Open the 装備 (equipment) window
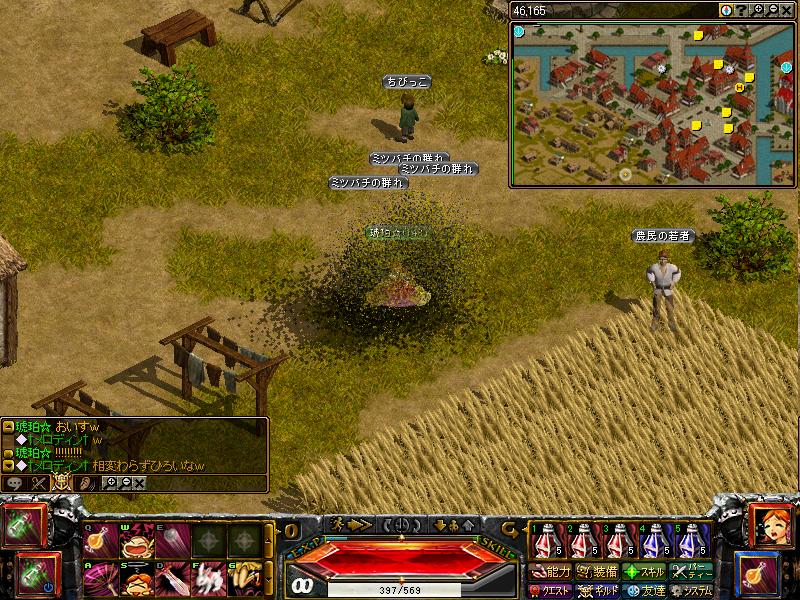The width and height of the screenshot is (800, 600). point(598,572)
